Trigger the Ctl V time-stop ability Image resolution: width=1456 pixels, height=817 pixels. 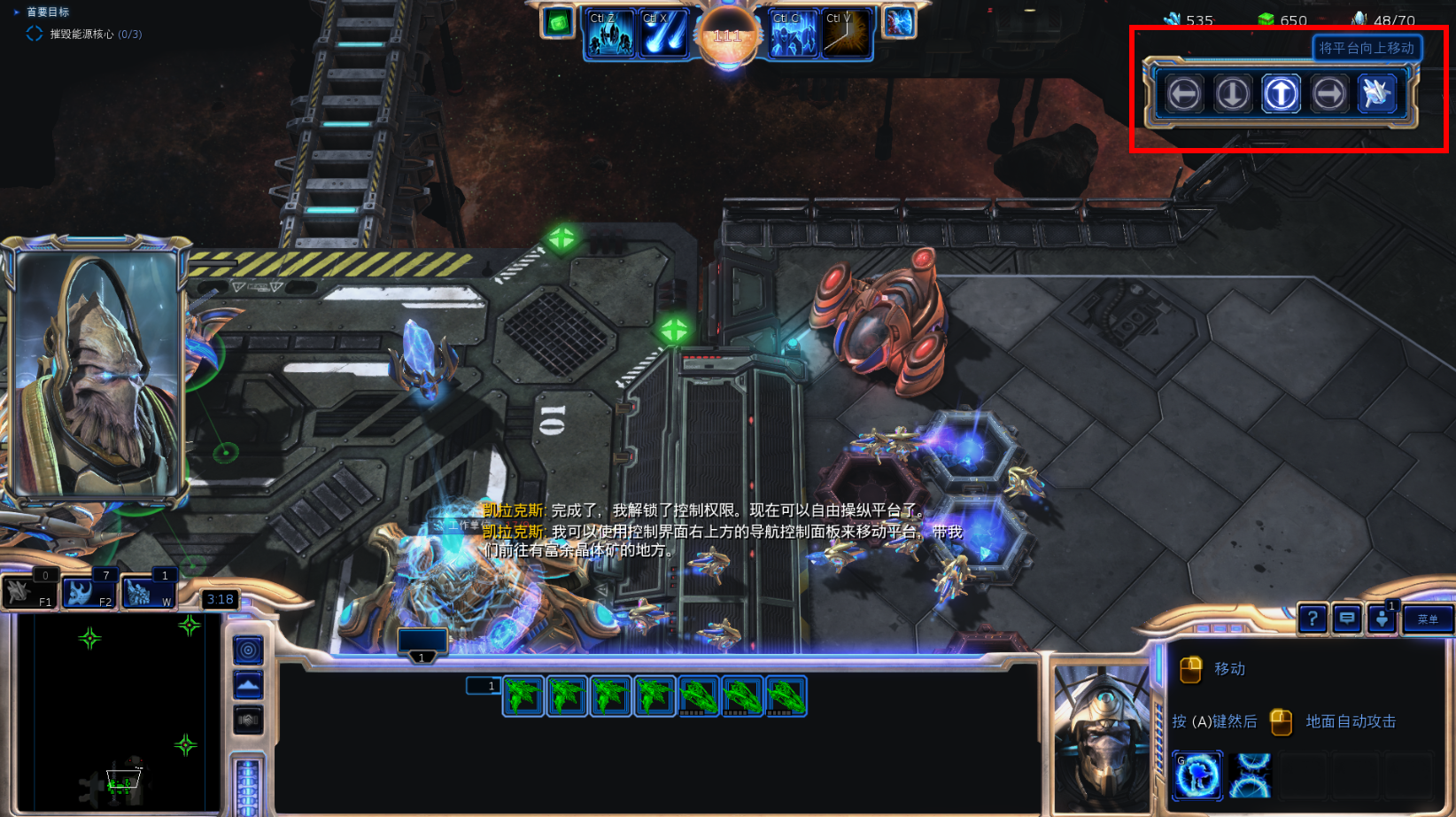(846, 34)
